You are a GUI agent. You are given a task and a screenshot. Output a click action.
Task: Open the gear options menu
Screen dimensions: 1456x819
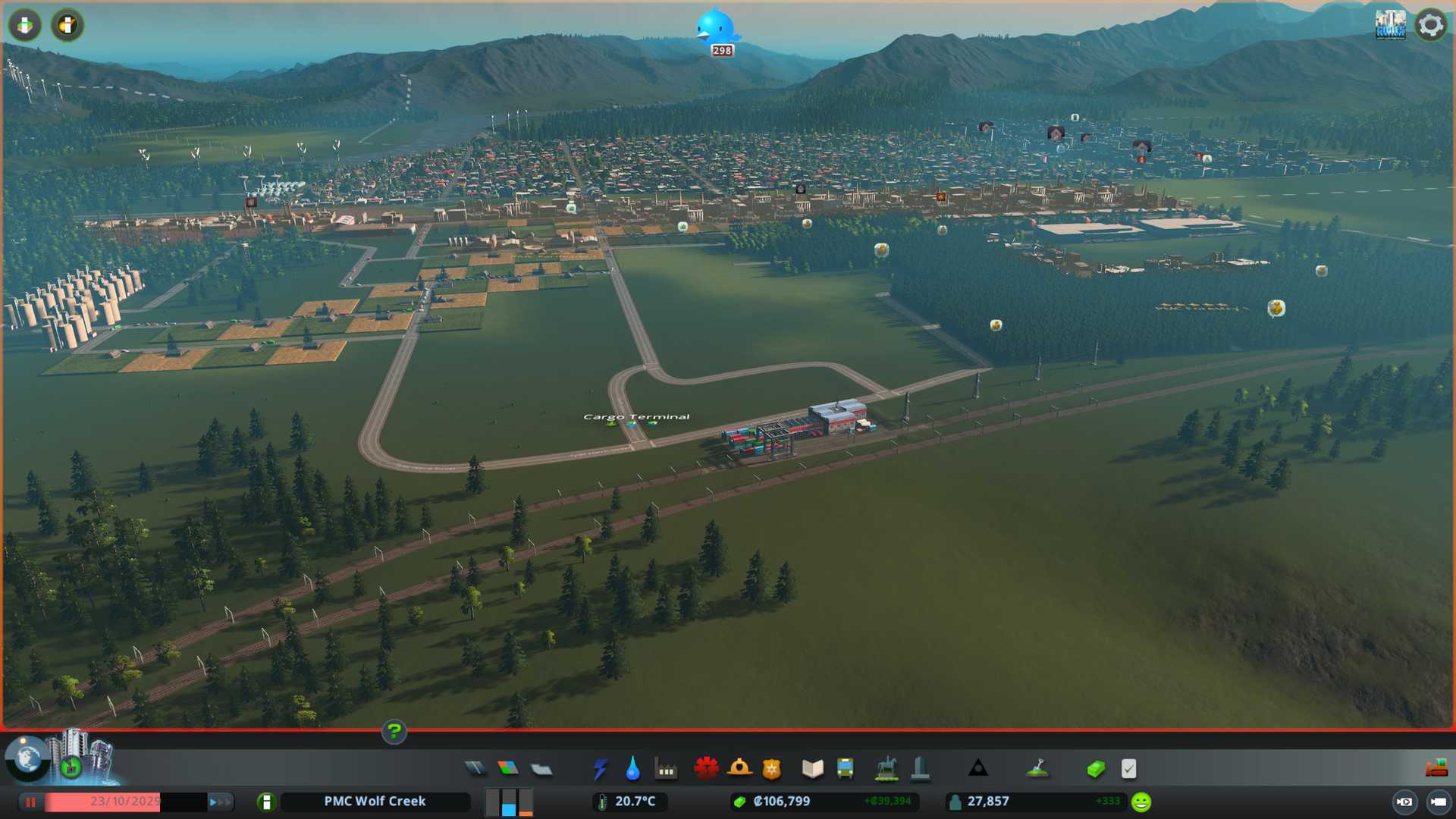click(x=1430, y=25)
